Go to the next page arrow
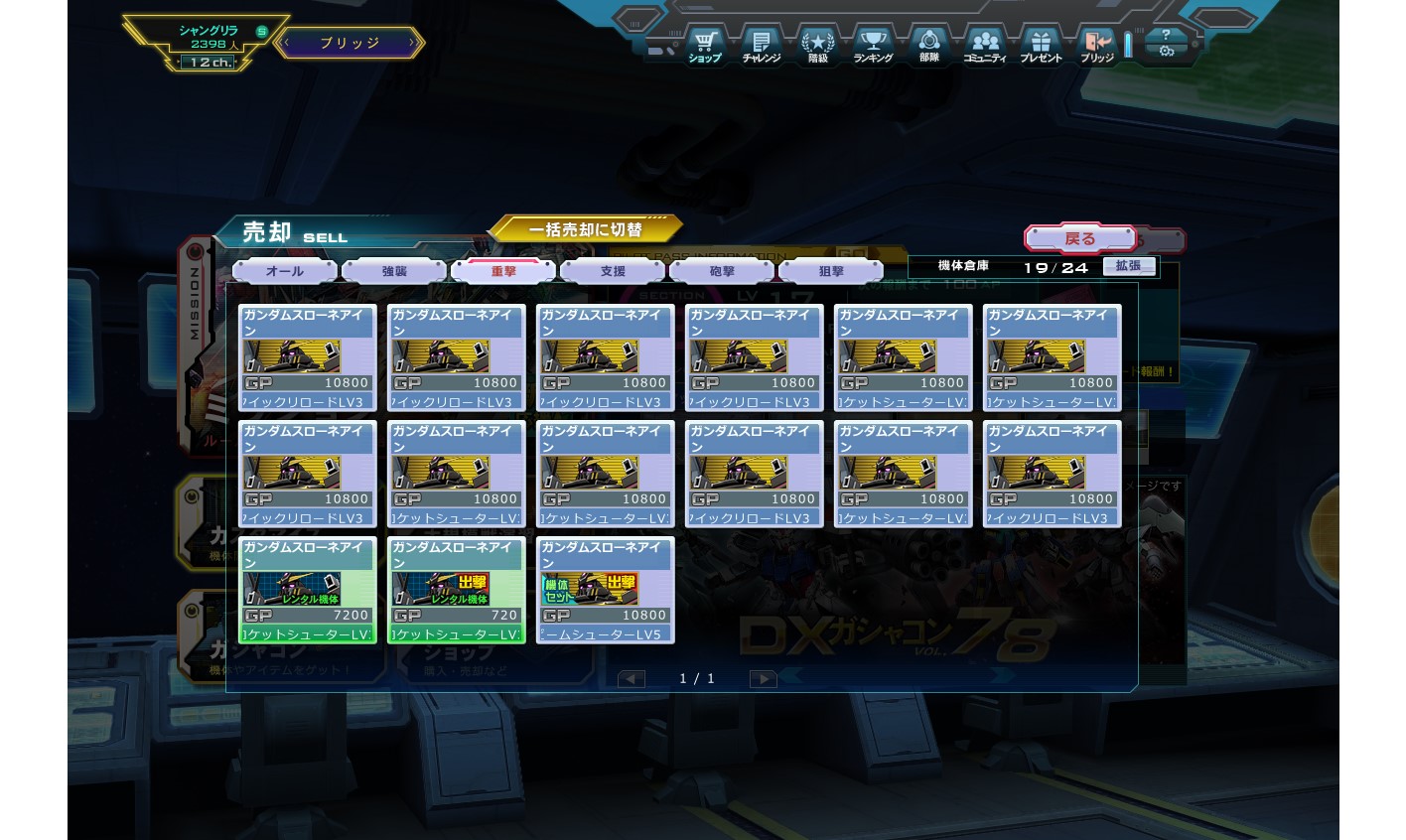This screenshot has width=1406, height=840. [763, 679]
